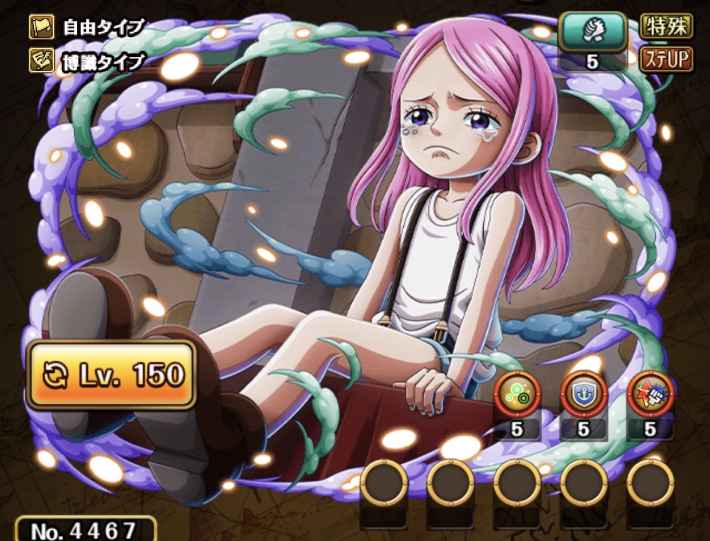Activate the red fist ability icon

click(650, 390)
